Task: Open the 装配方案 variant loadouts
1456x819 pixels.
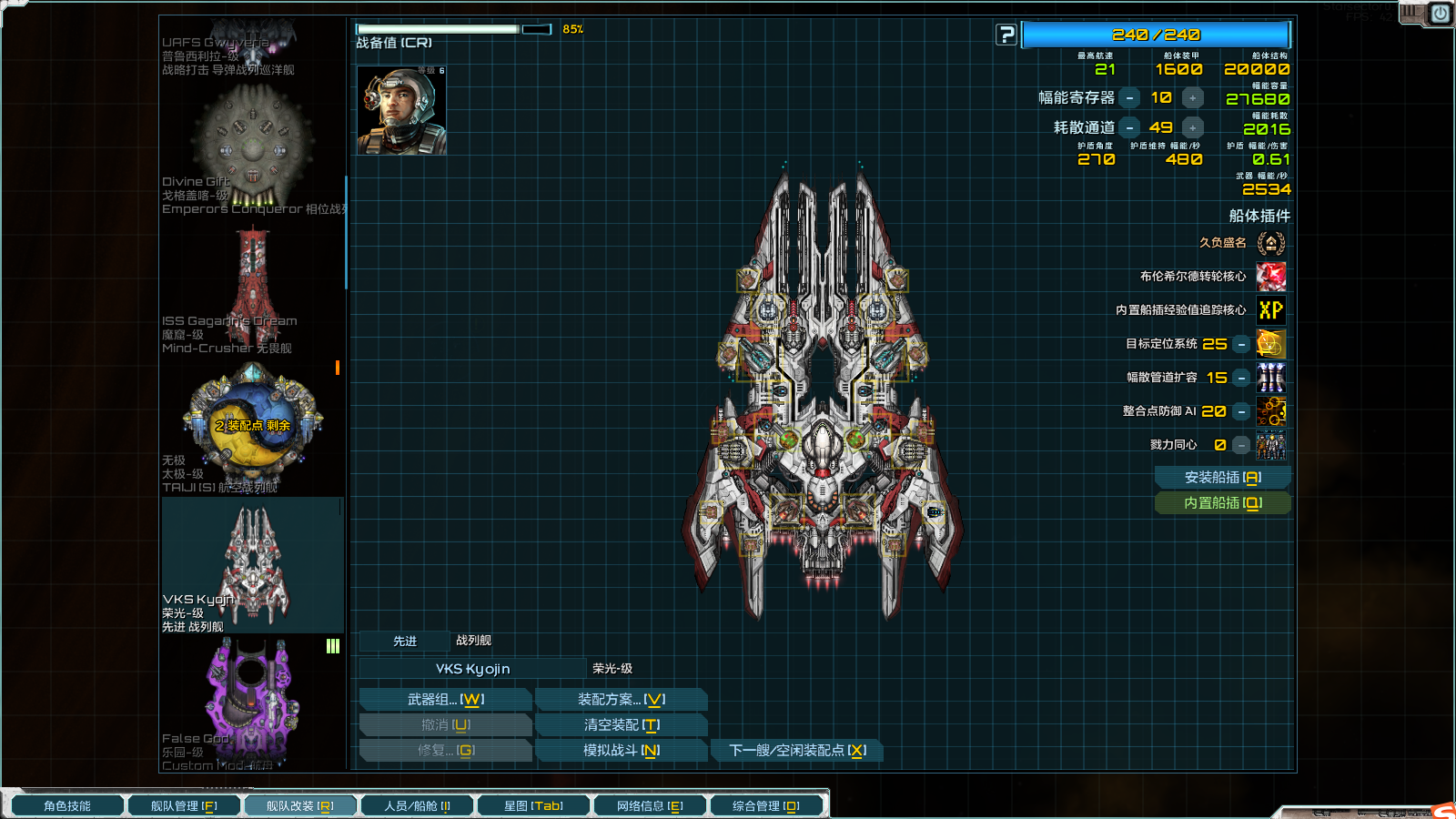Action: [621, 700]
